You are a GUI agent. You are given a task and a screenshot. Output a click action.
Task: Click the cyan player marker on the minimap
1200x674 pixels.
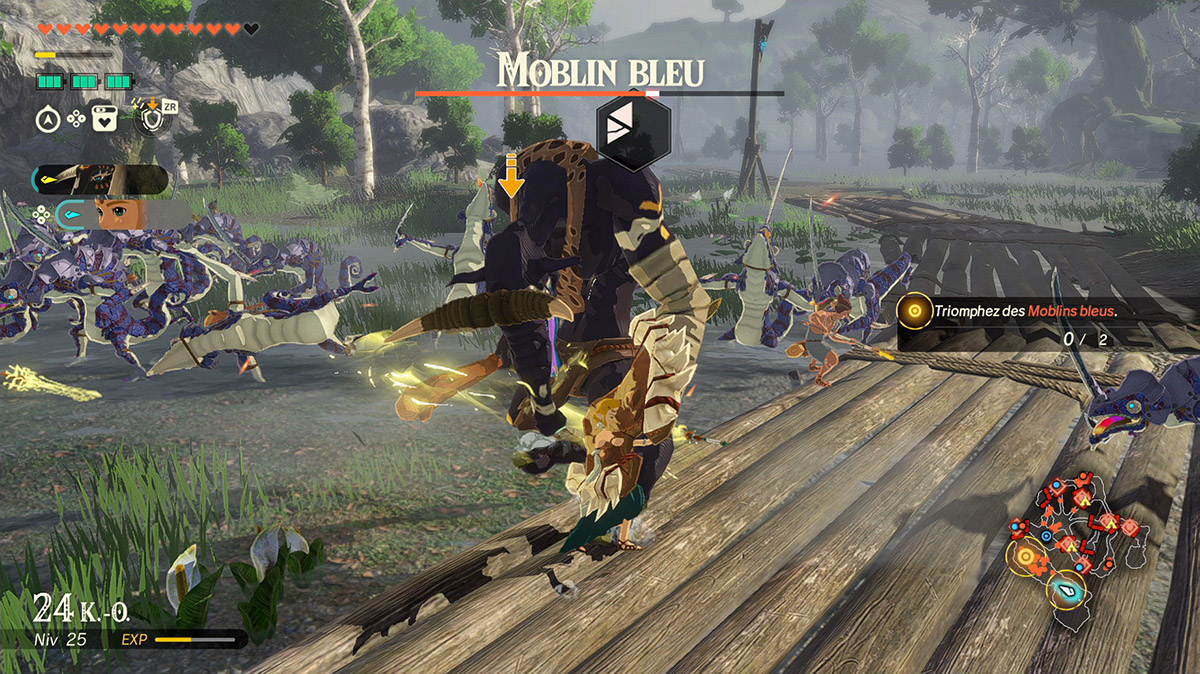(1067, 589)
